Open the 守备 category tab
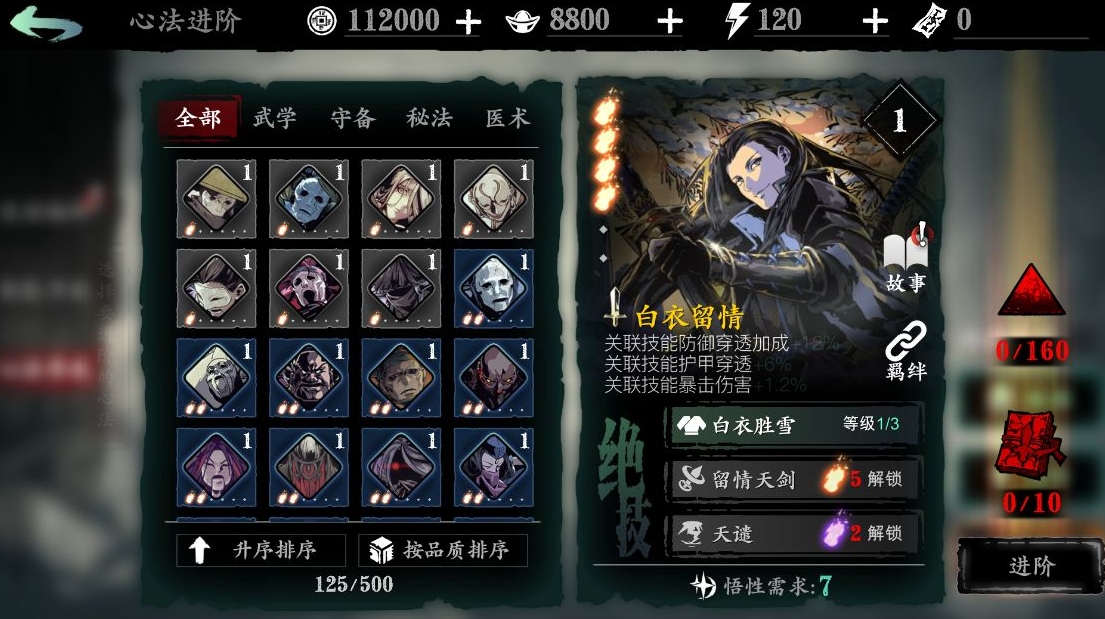1105x619 pixels. point(353,119)
